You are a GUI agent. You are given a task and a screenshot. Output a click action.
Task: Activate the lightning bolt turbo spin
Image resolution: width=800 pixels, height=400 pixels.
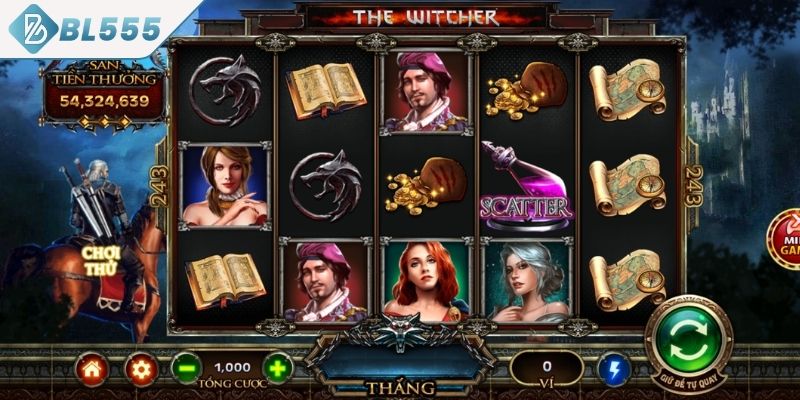click(611, 369)
